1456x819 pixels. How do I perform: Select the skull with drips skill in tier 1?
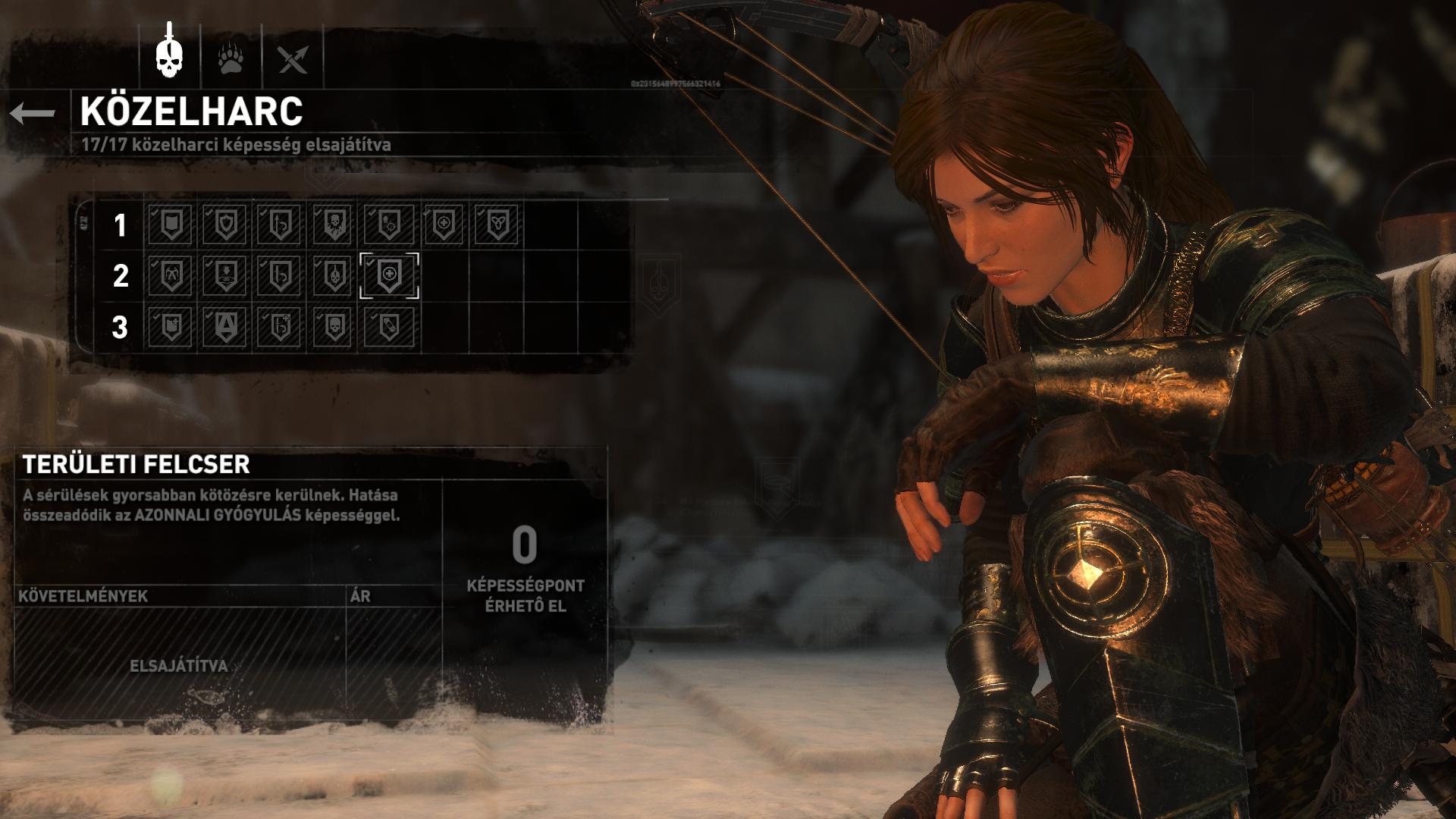coord(334,224)
